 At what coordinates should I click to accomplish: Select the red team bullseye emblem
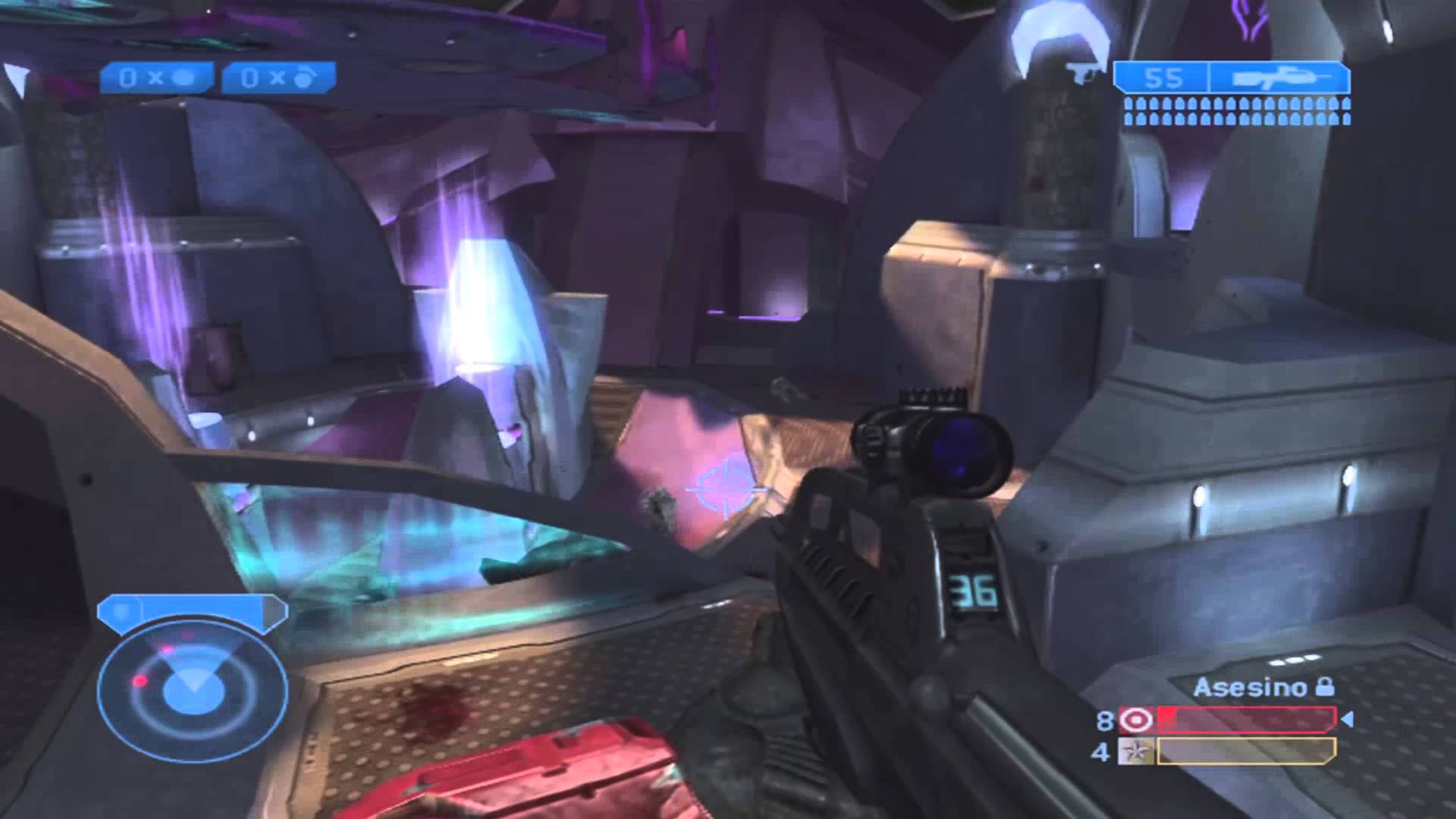tap(1135, 719)
